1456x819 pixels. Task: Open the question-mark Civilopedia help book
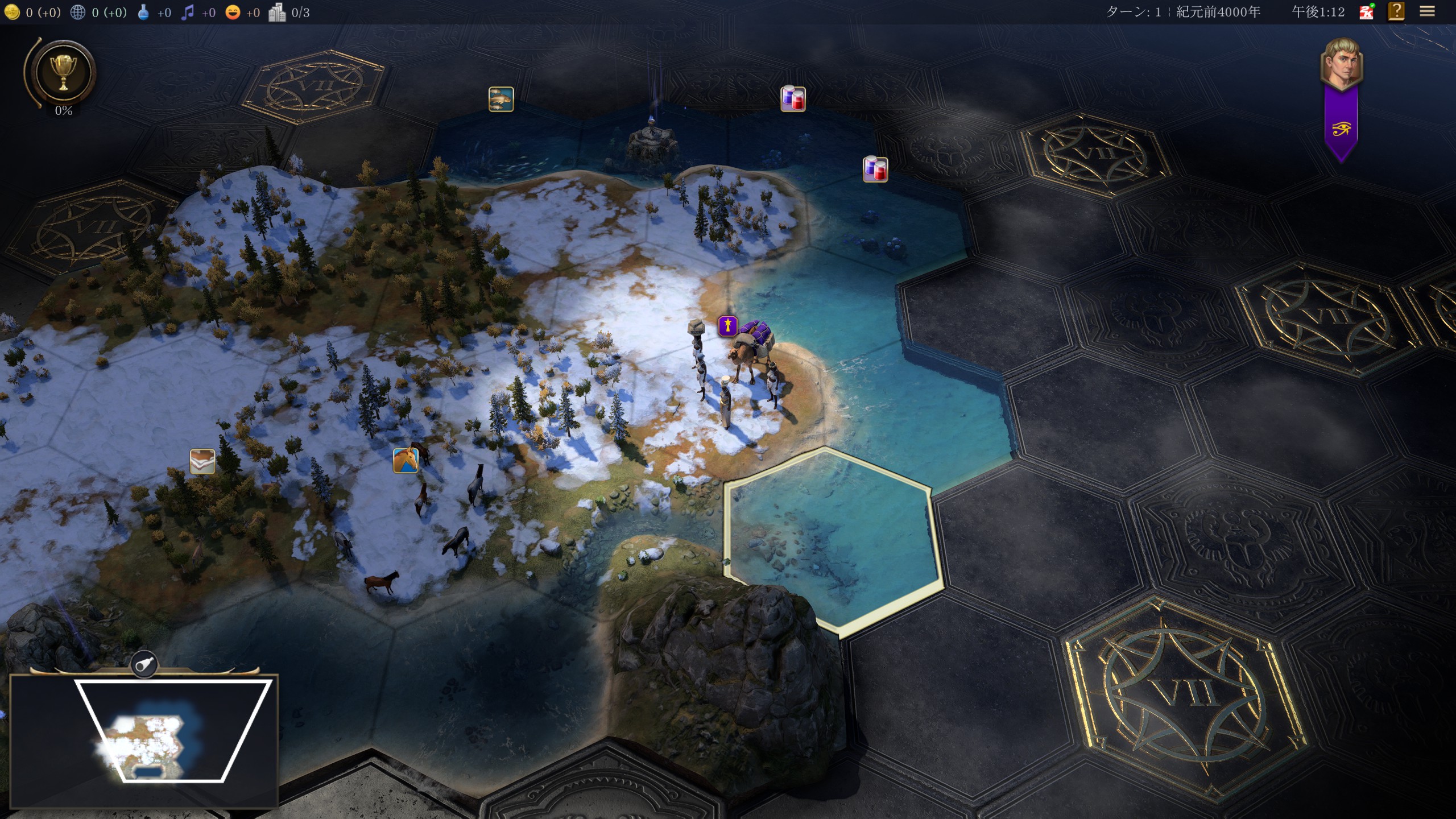(x=1396, y=12)
